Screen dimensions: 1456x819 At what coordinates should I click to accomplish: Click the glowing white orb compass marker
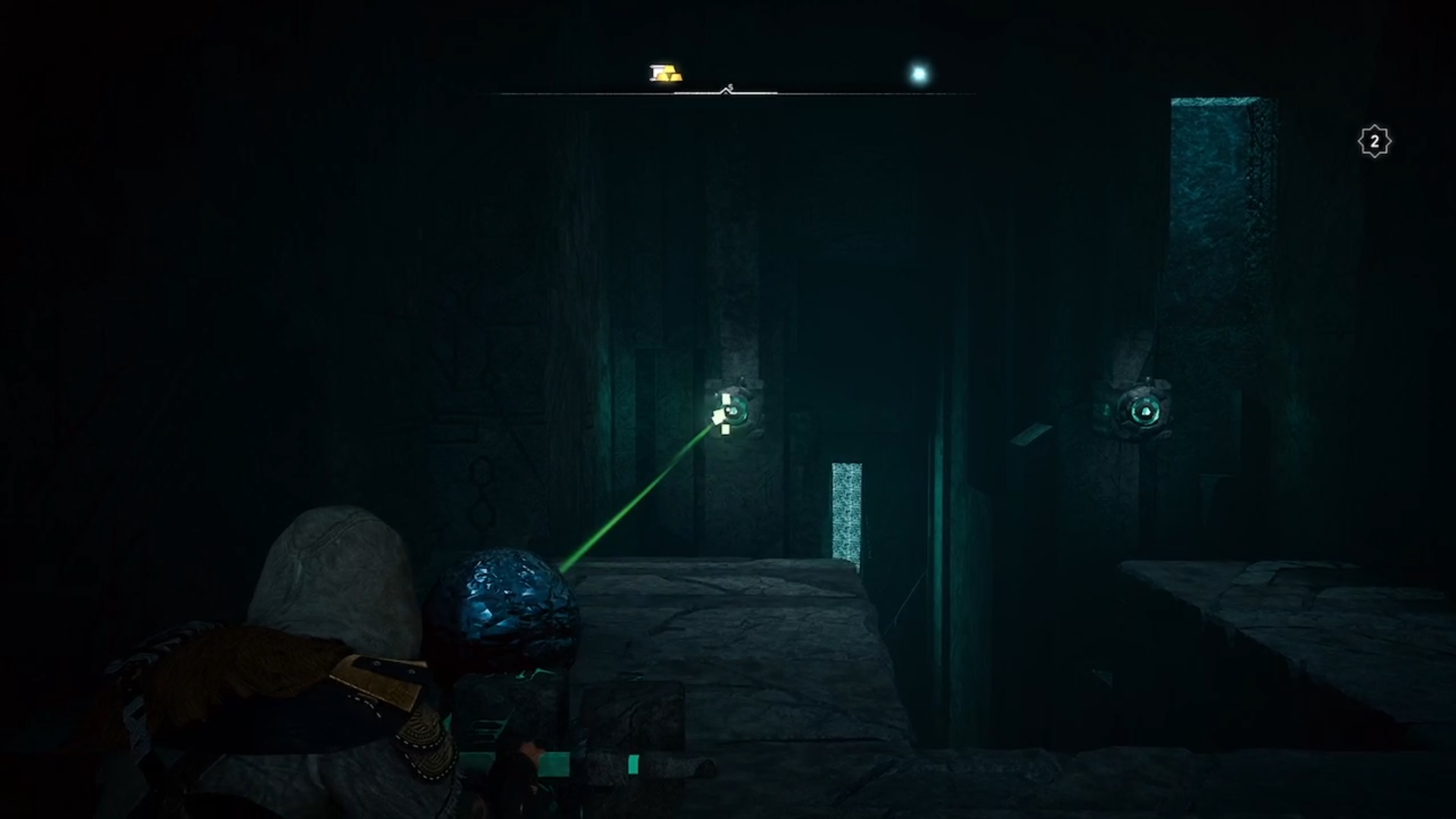click(919, 74)
